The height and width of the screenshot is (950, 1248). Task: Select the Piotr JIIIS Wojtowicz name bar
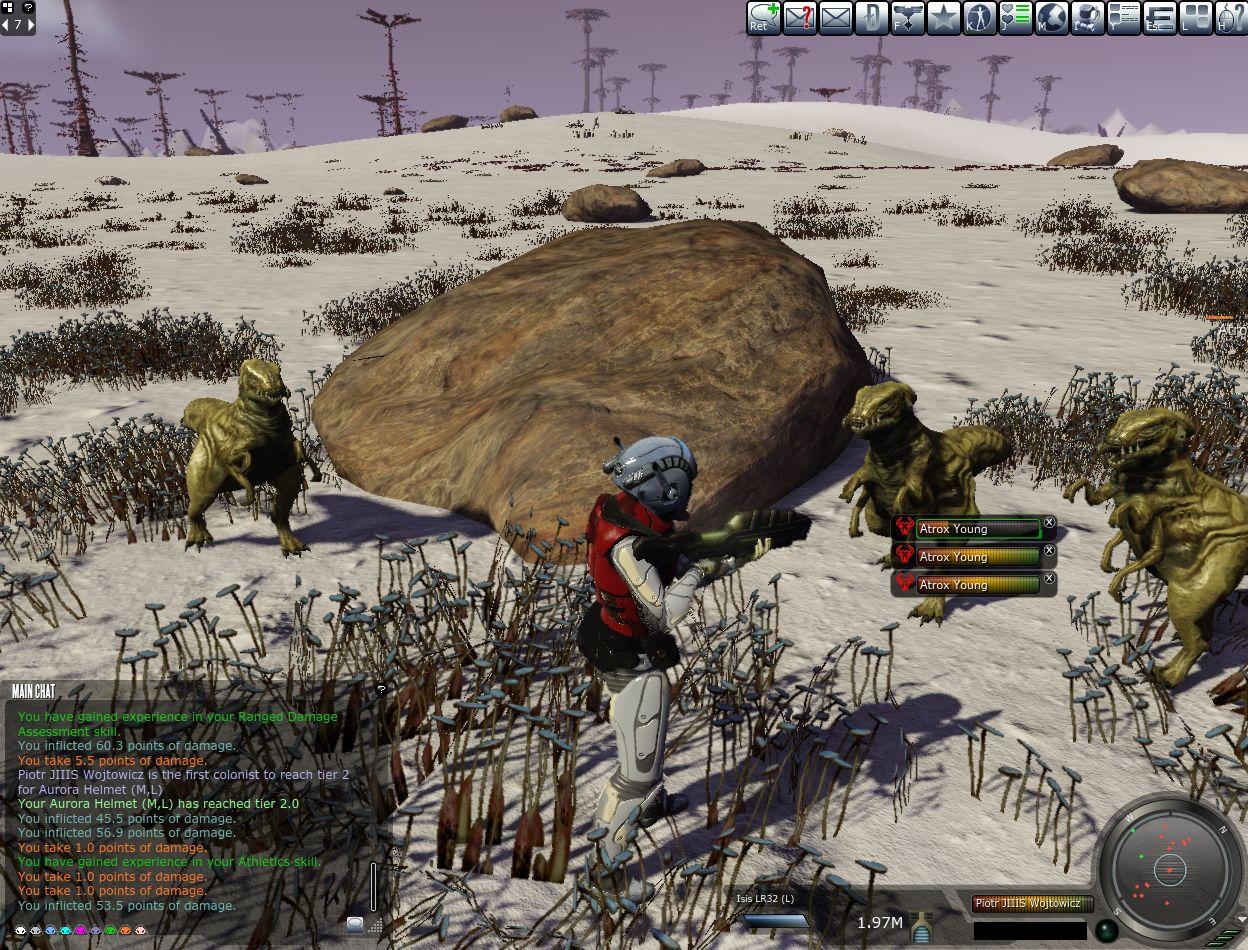click(x=1027, y=903)
